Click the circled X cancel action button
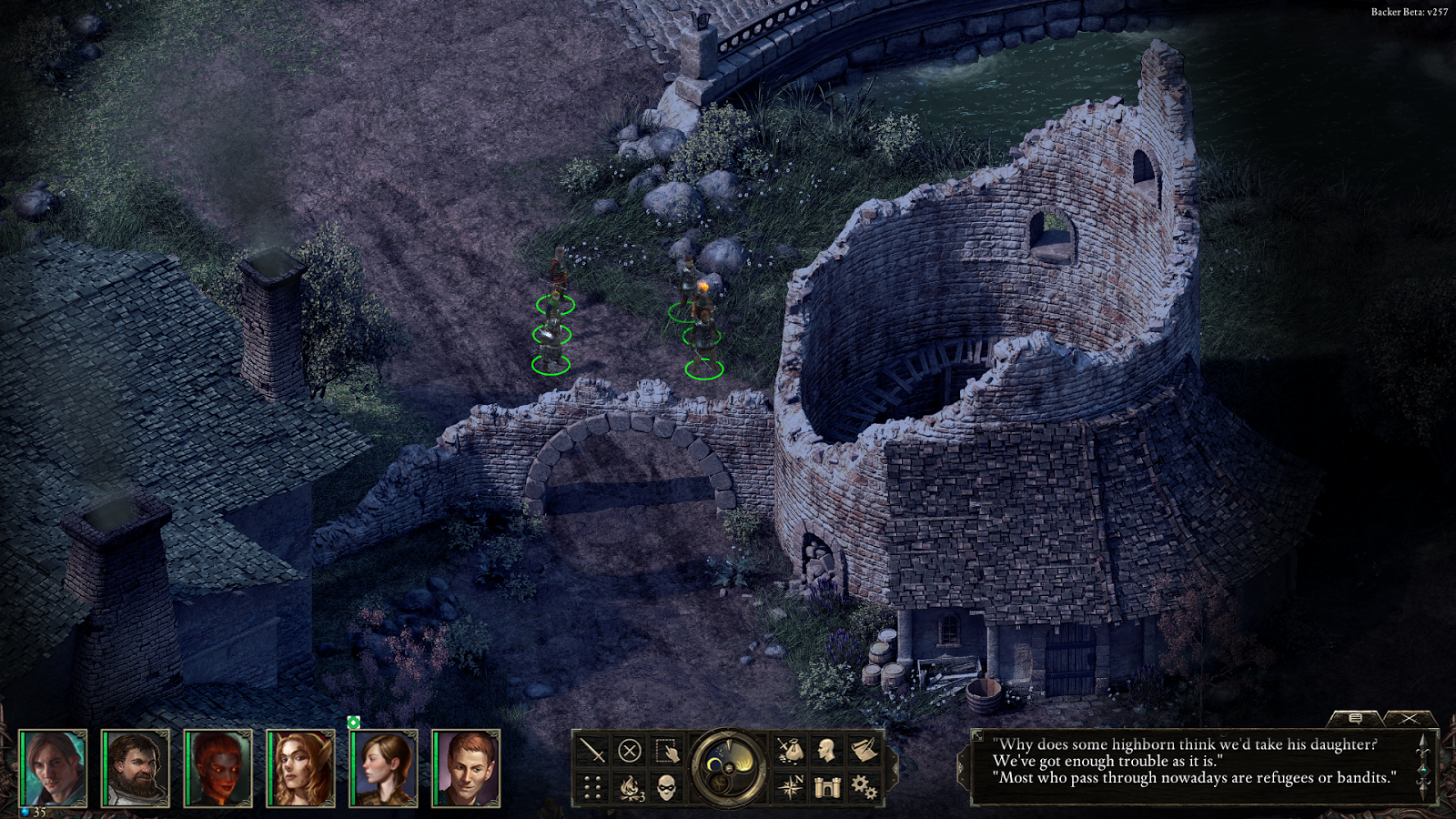1456x819 pixels. coord(629,751)
